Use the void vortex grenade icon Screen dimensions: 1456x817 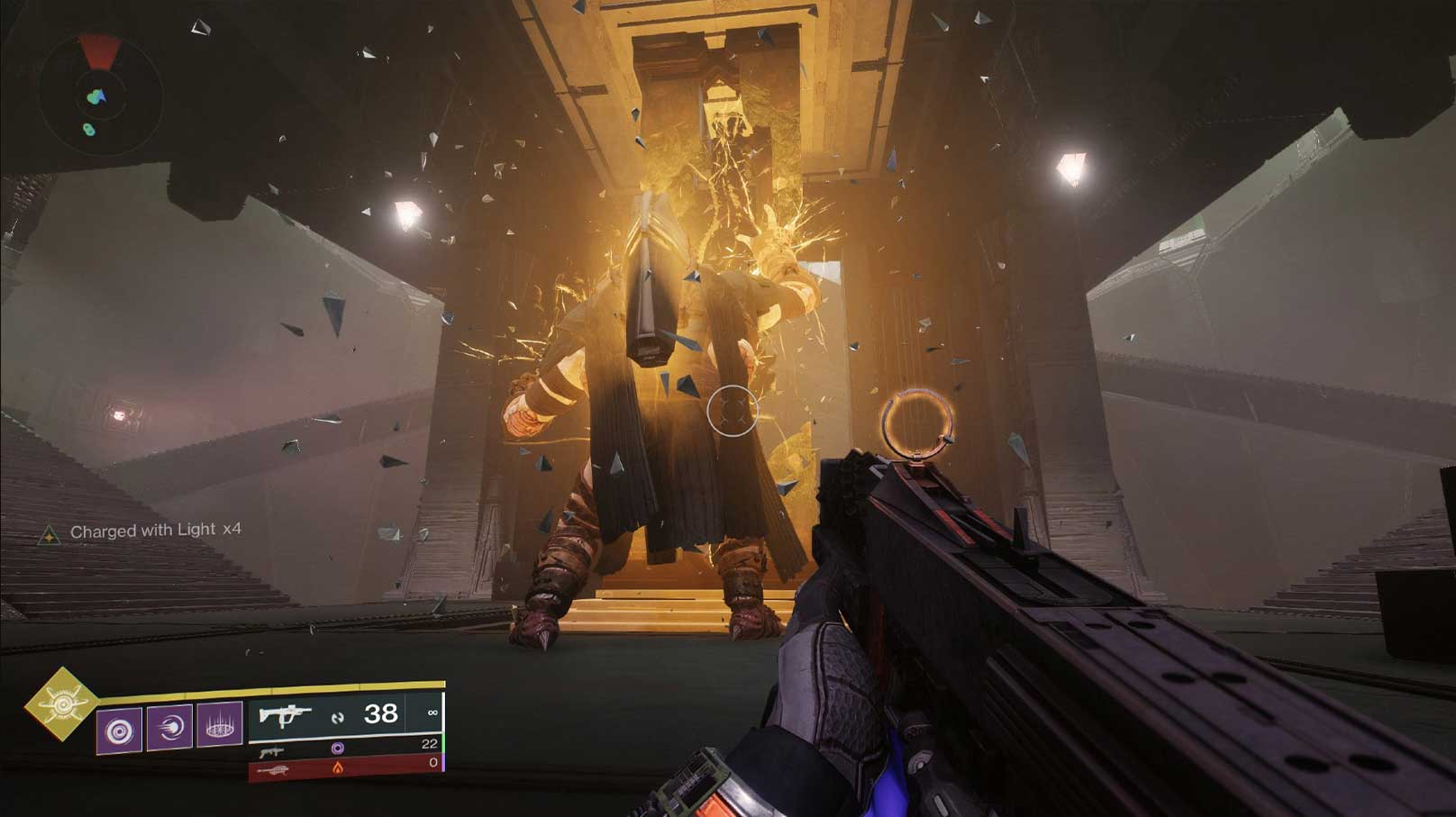[x=119, y=728]
